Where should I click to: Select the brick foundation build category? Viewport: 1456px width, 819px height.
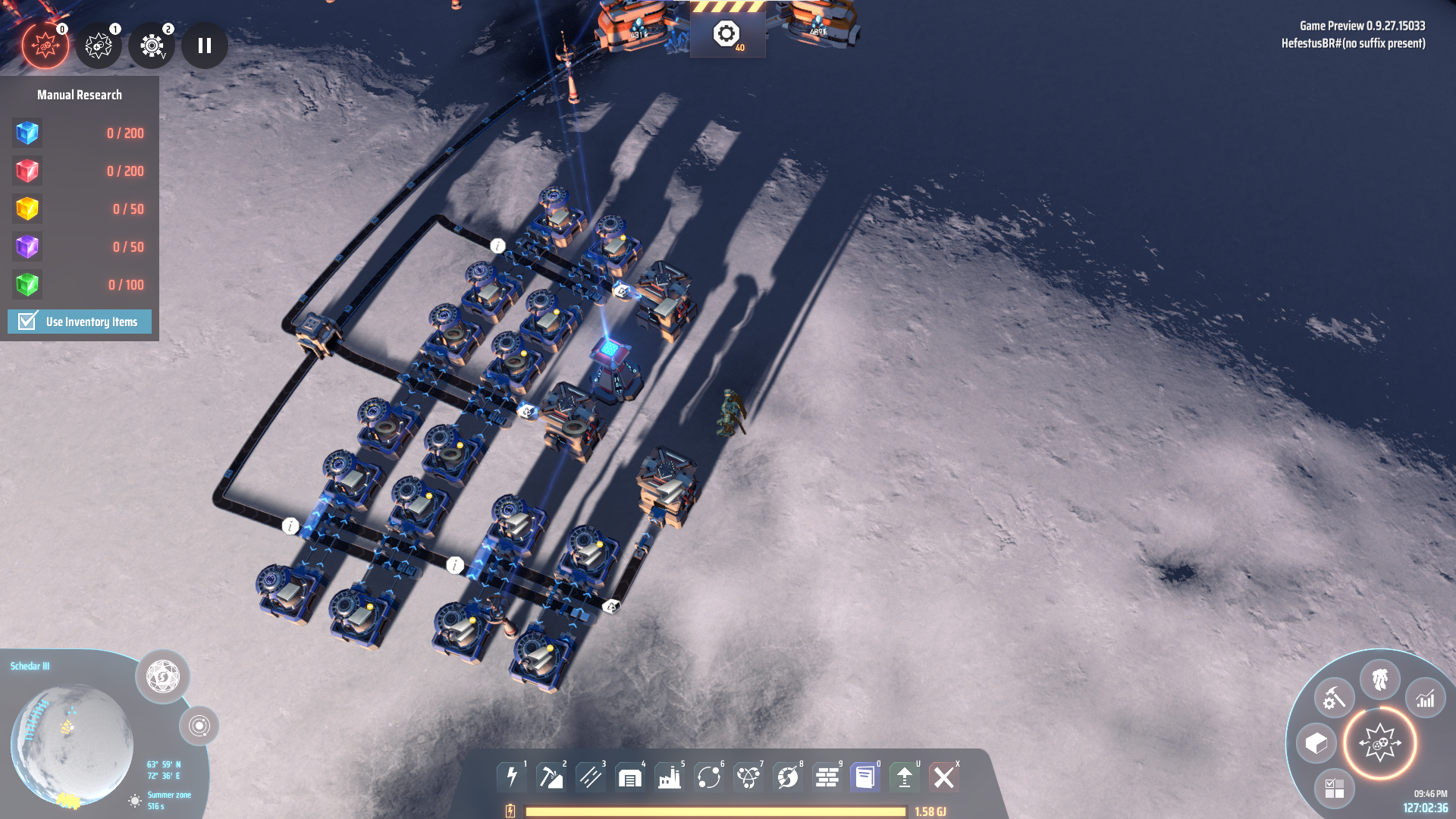[827, 777]
